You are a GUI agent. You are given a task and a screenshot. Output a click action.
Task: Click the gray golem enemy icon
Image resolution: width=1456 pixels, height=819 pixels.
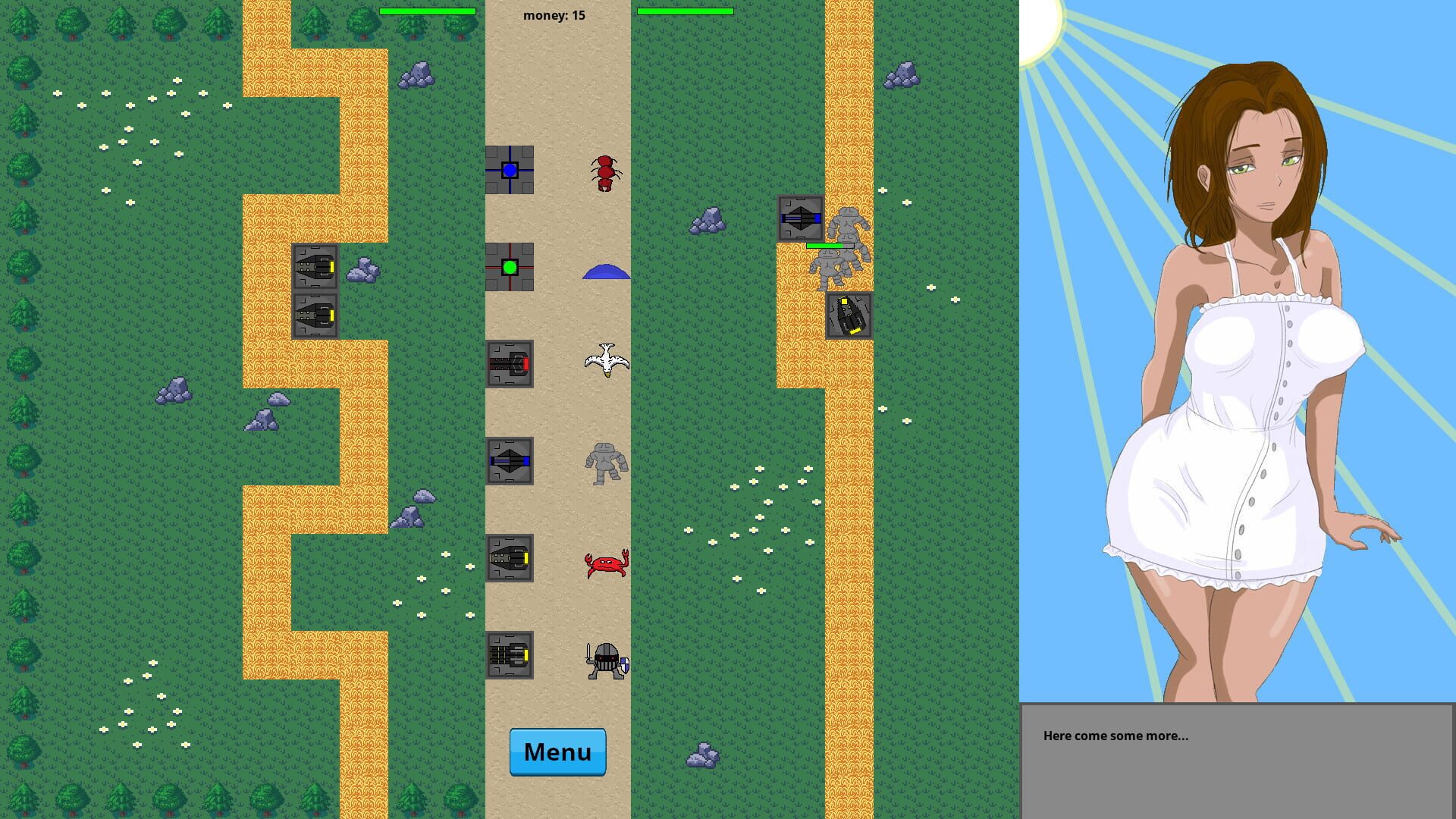click(x=607, y=464)
